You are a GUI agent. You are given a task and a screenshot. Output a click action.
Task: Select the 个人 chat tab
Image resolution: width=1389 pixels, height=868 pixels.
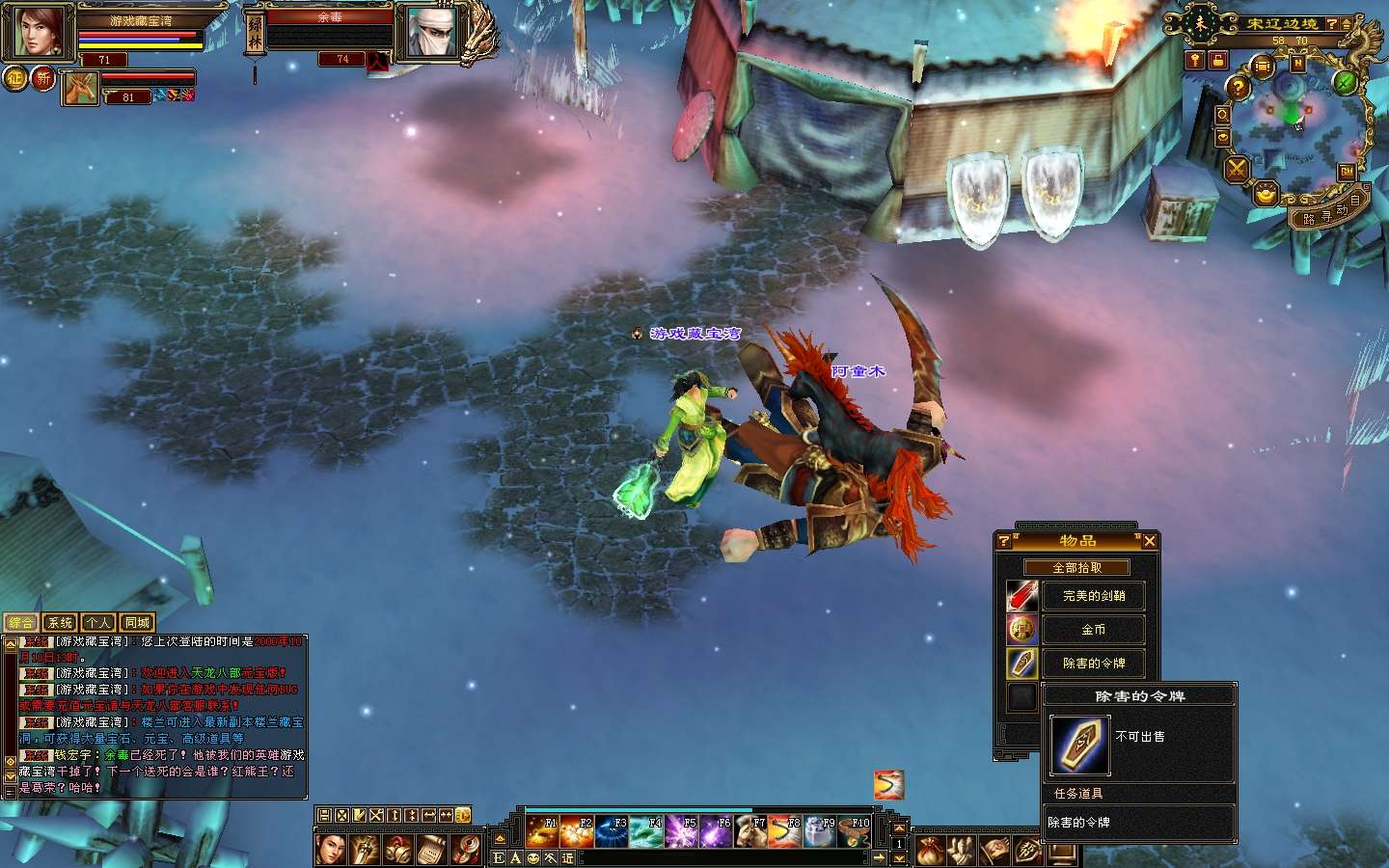[x=98, y=623]
